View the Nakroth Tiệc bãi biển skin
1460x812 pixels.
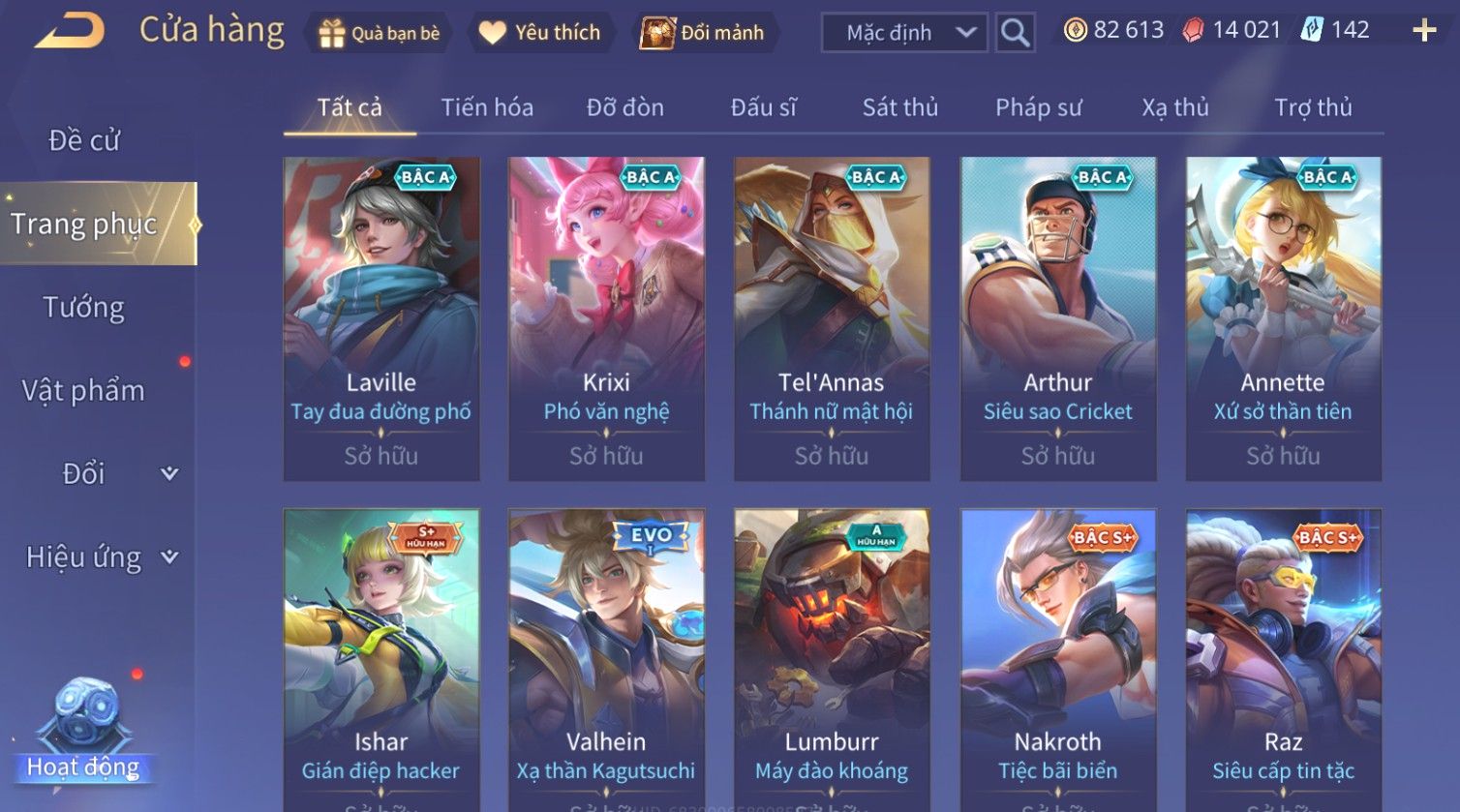click(x=1057, y=658)
